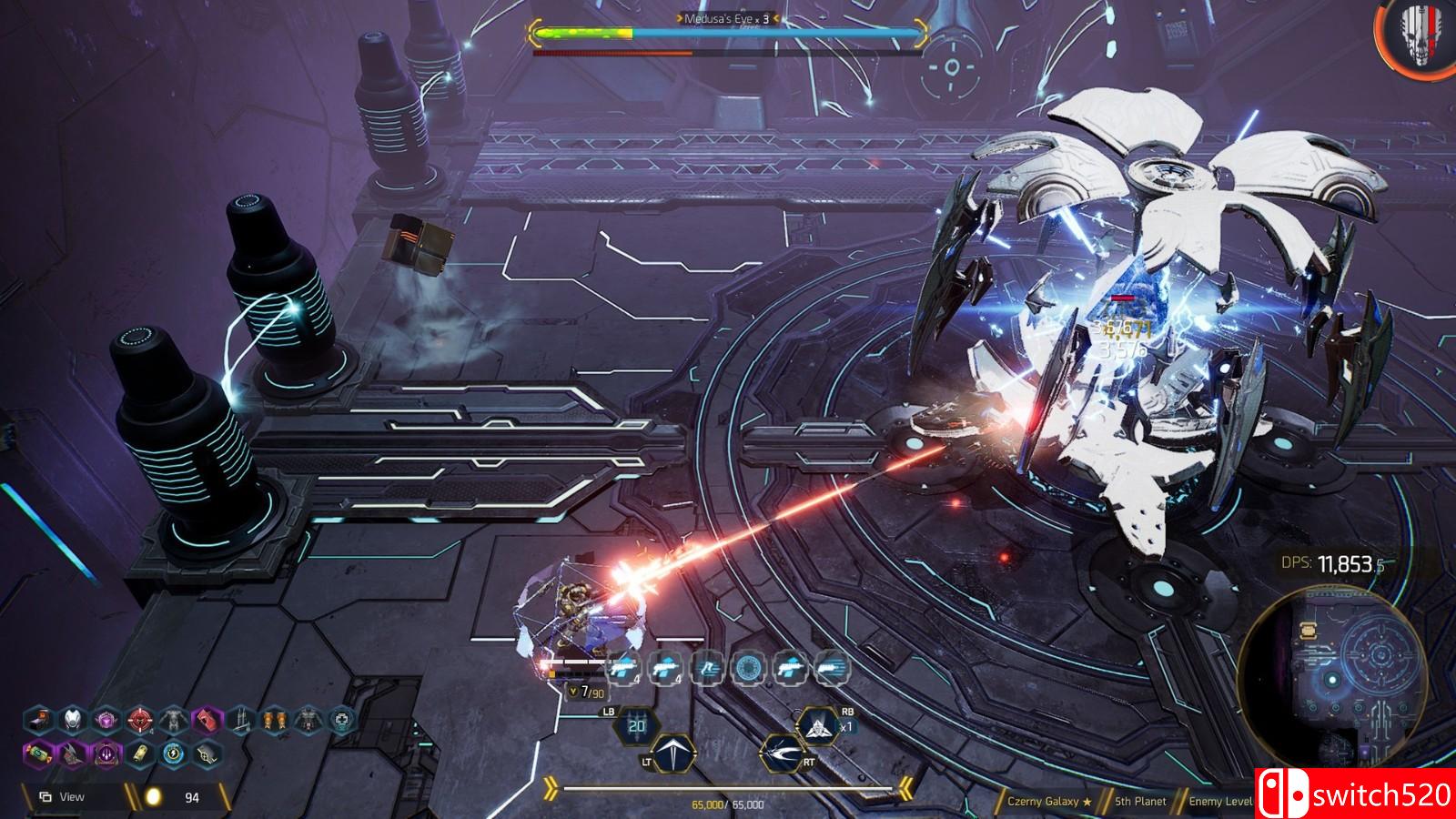Select the purple three-arrows item icon
The width and height of the screenshot is (1456, 819).
tap(106, 753)
